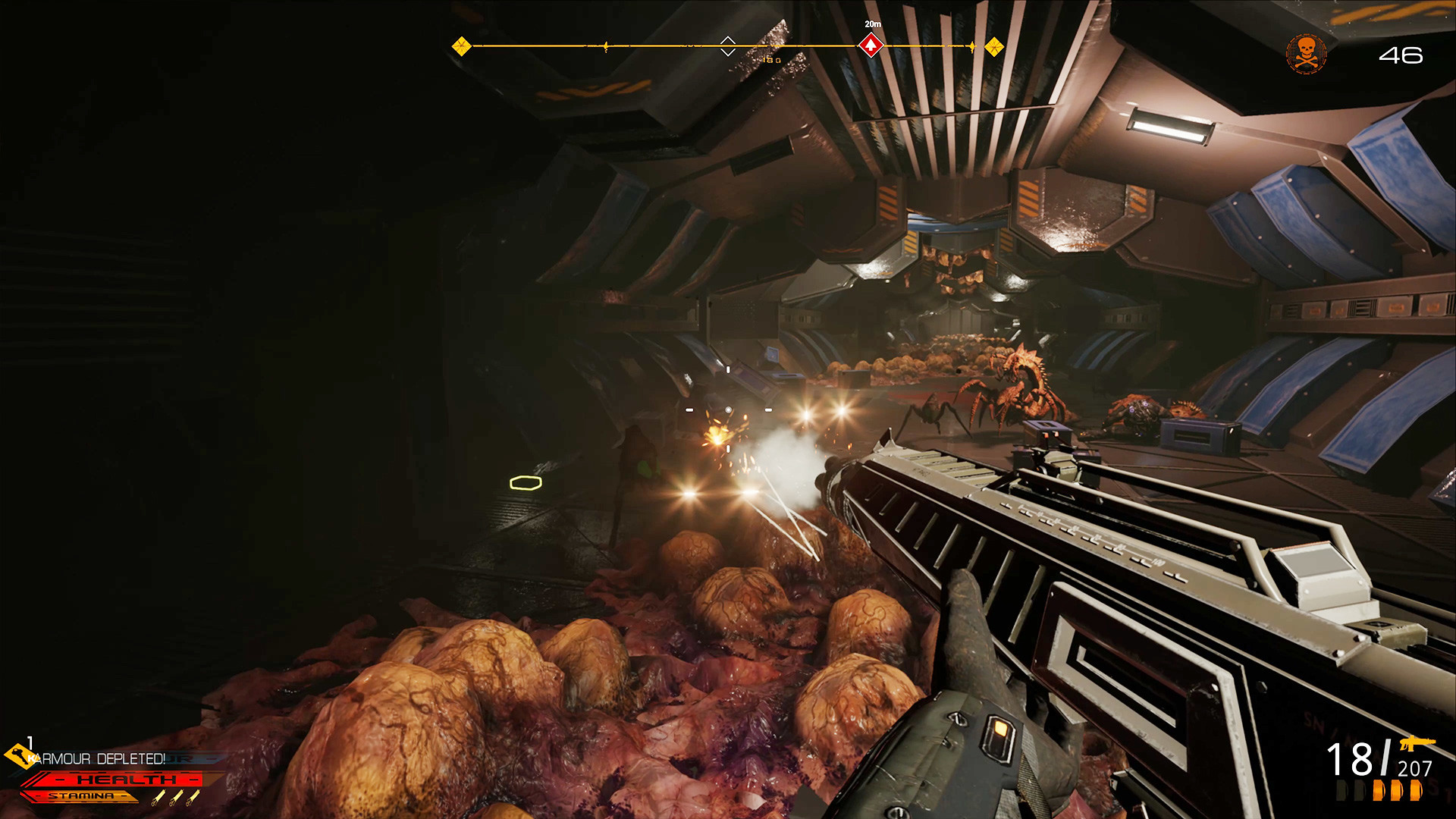Select the yellow weapon icon beside ammo
The image size is (1456, 819).
1417,743
